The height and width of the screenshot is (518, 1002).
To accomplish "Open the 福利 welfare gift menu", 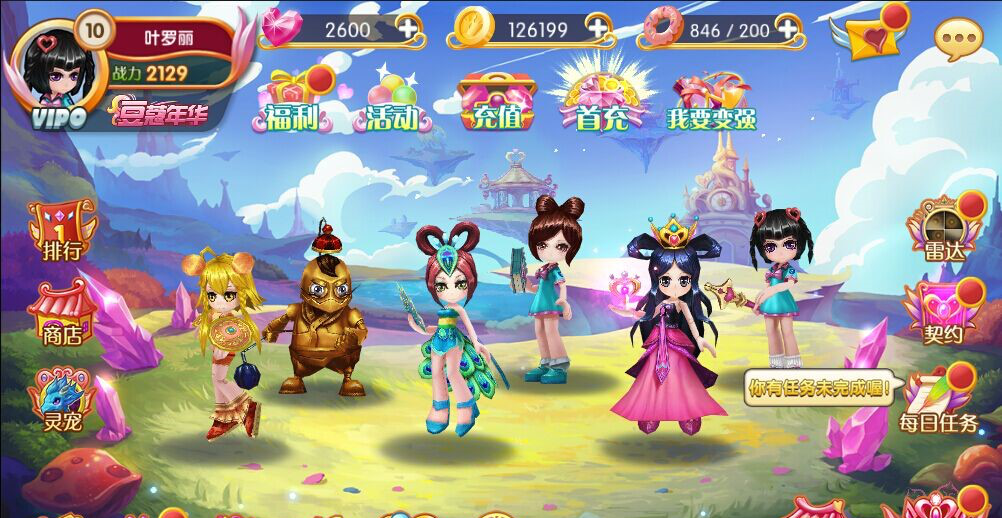I will coord(291,102).
